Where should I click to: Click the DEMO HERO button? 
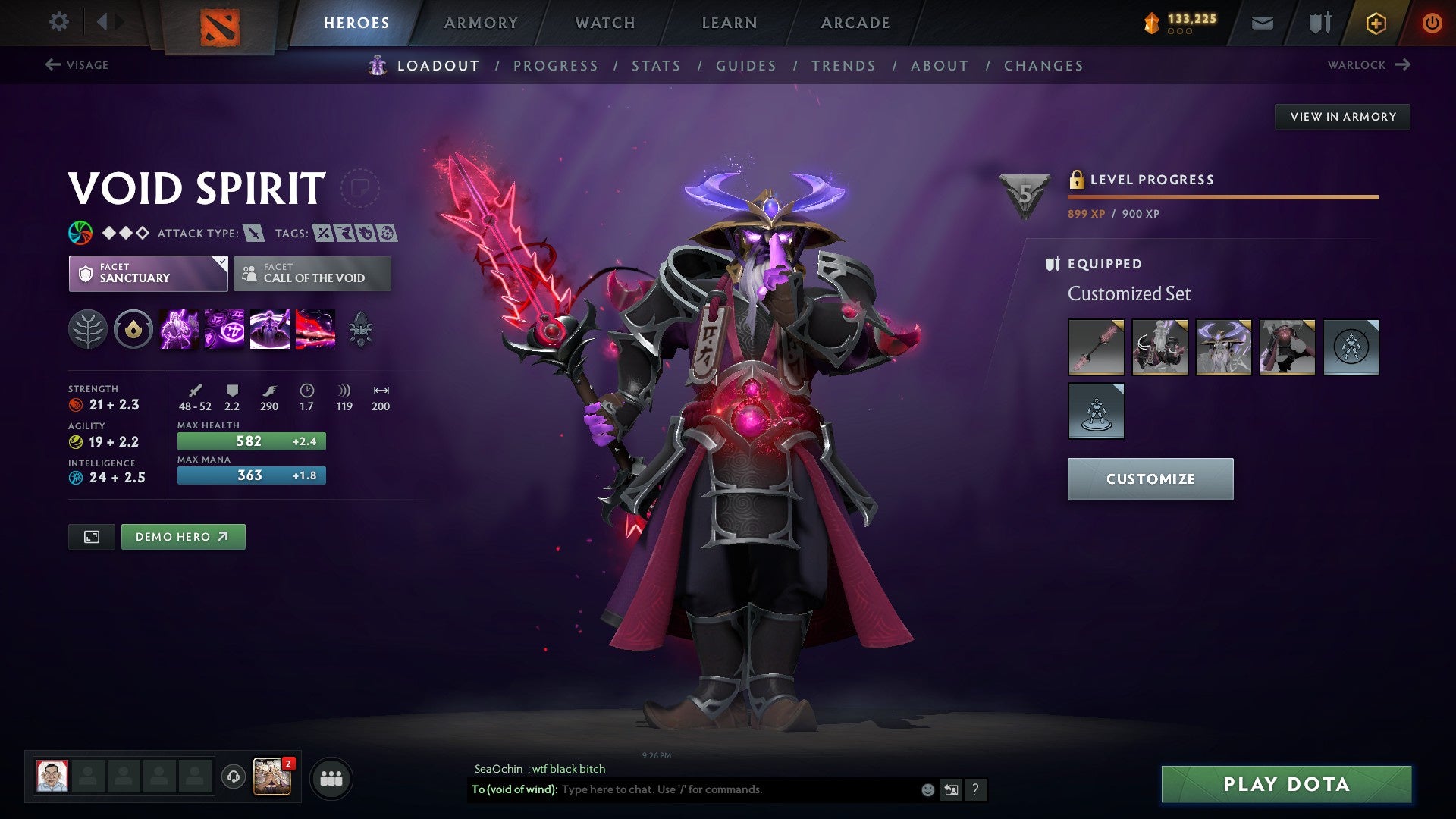click(x=183, y=536)
